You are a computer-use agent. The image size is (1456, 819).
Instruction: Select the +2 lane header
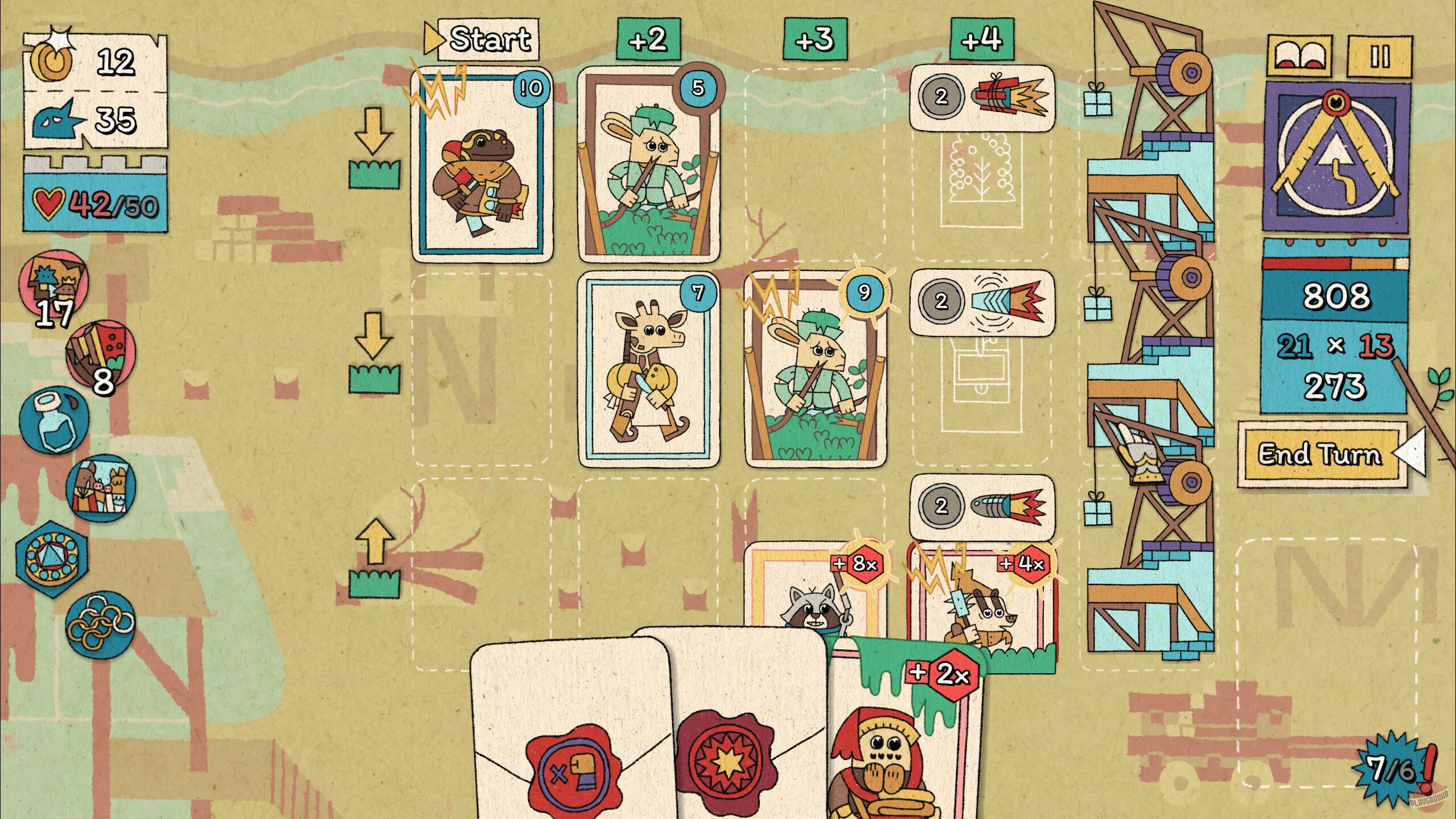pos(649,40)
